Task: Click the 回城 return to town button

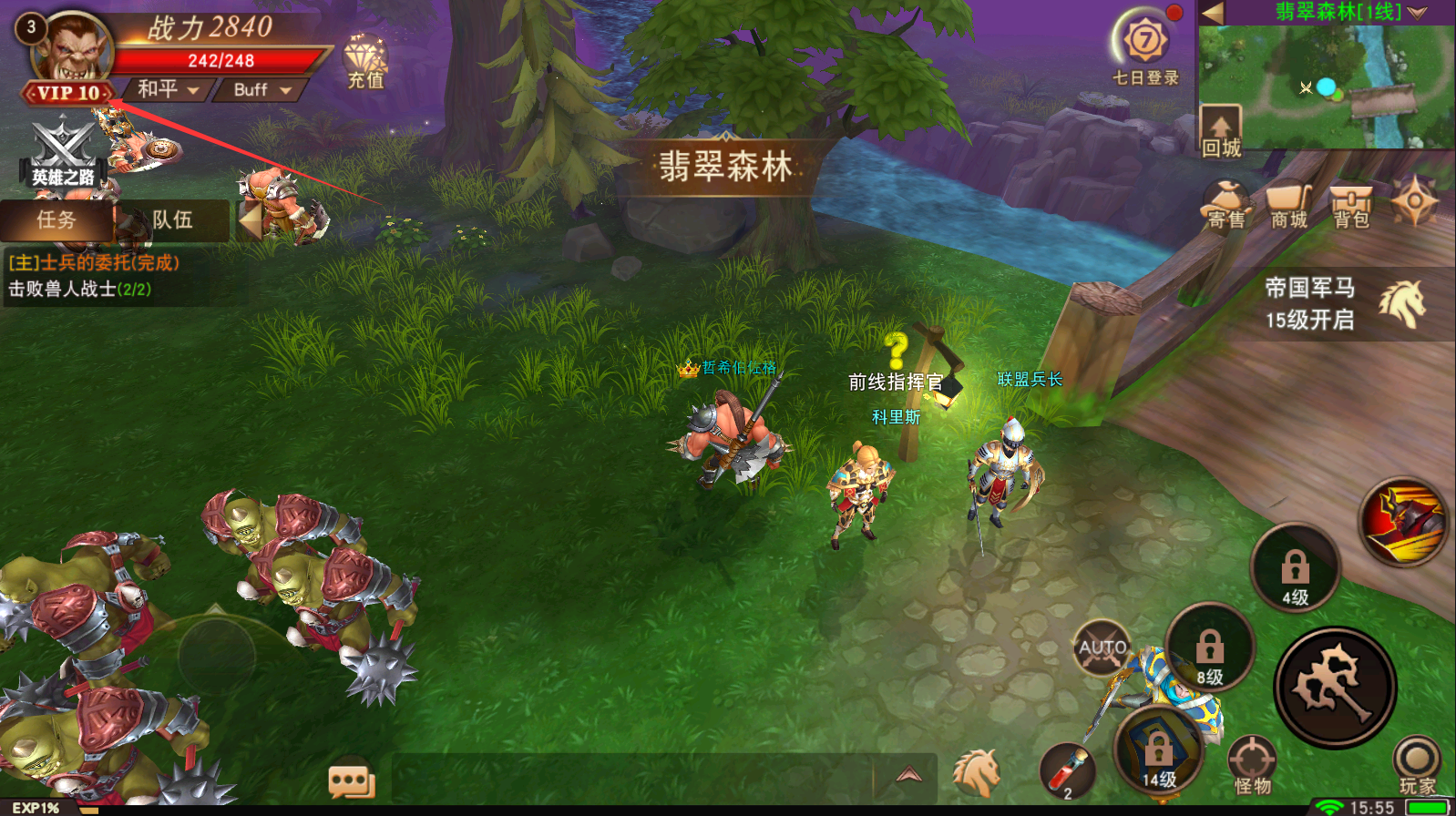Action: click(1220, 130)
